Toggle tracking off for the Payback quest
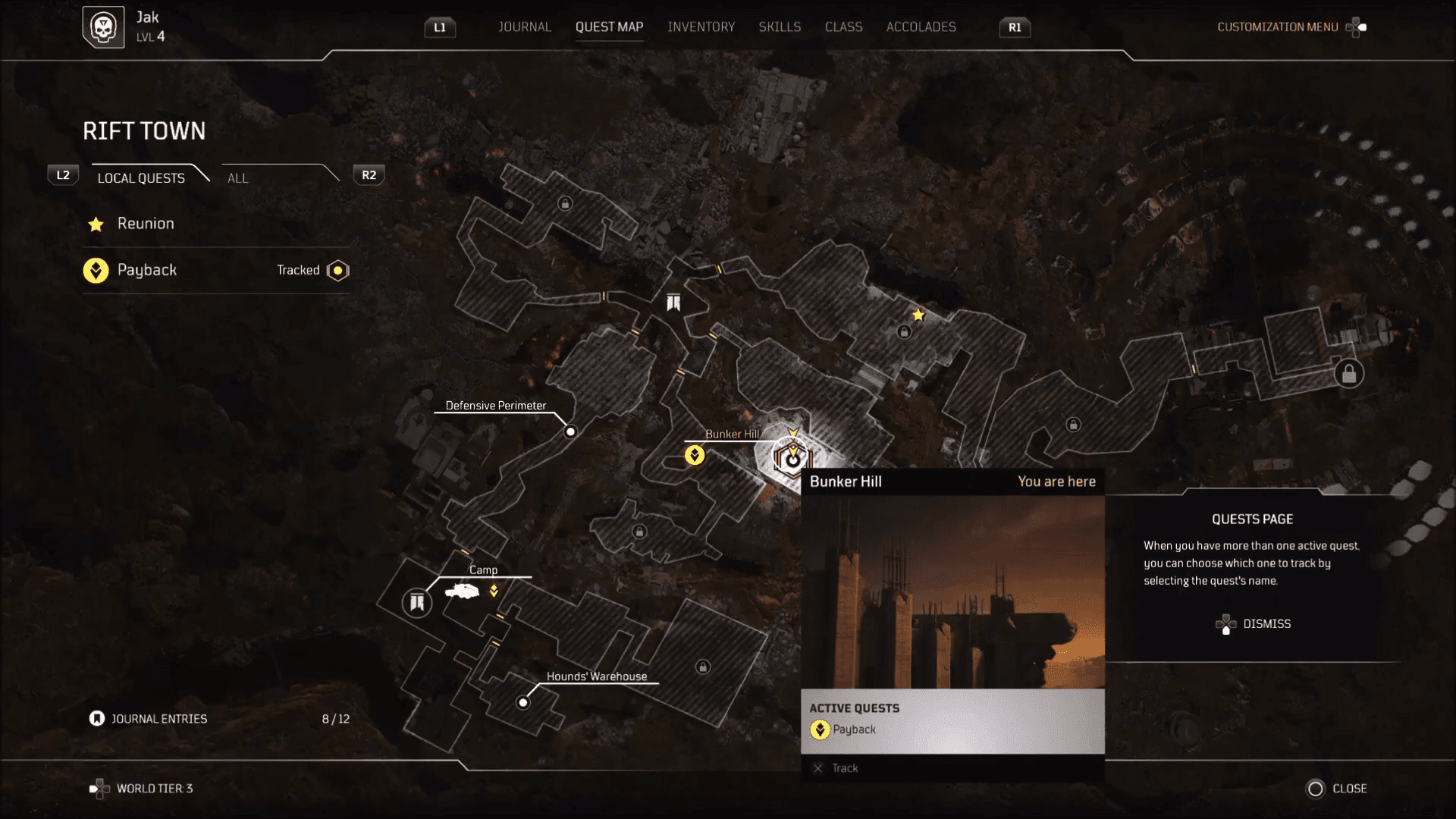This screenshot has height=819, width=1456. tap(336, 270)
